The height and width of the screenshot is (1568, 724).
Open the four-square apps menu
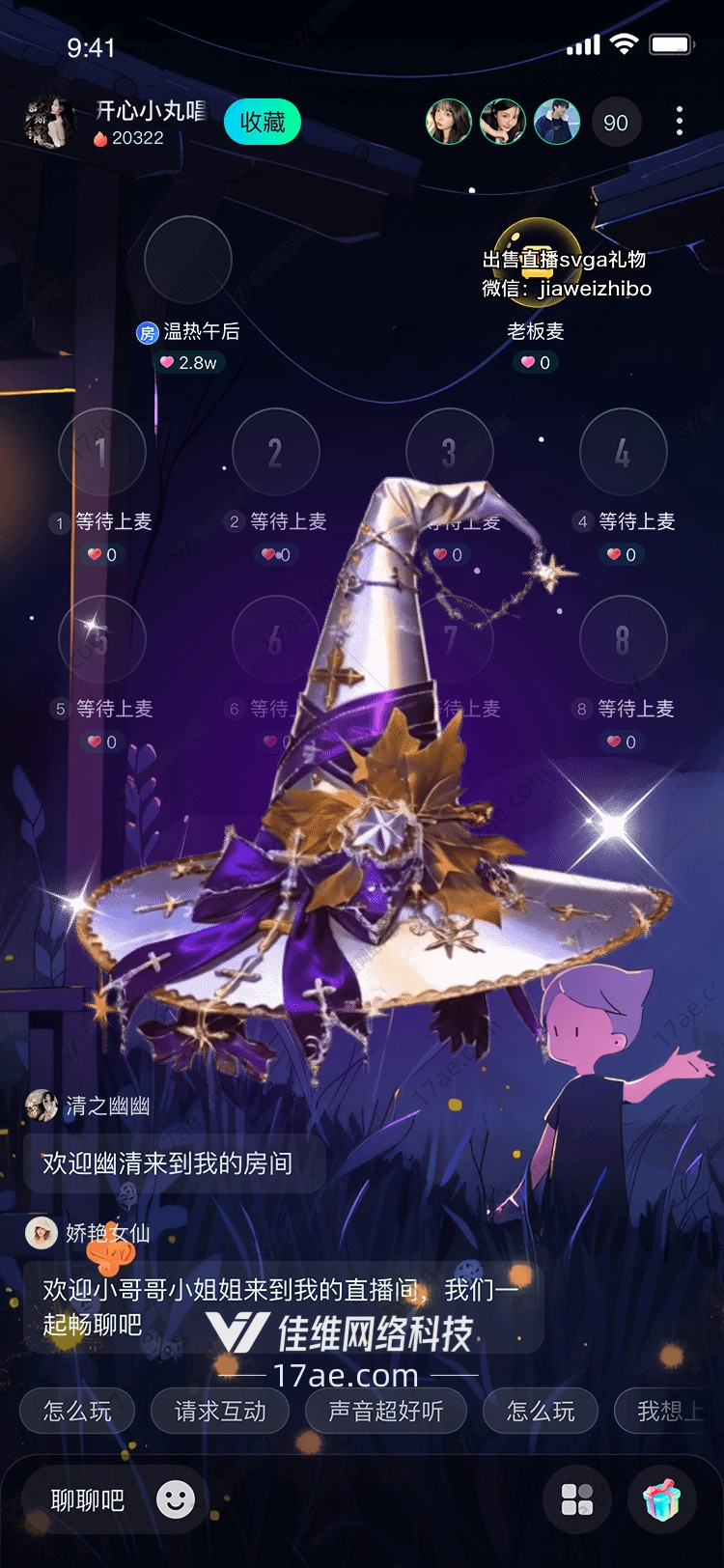click(x=577, y=1499)
